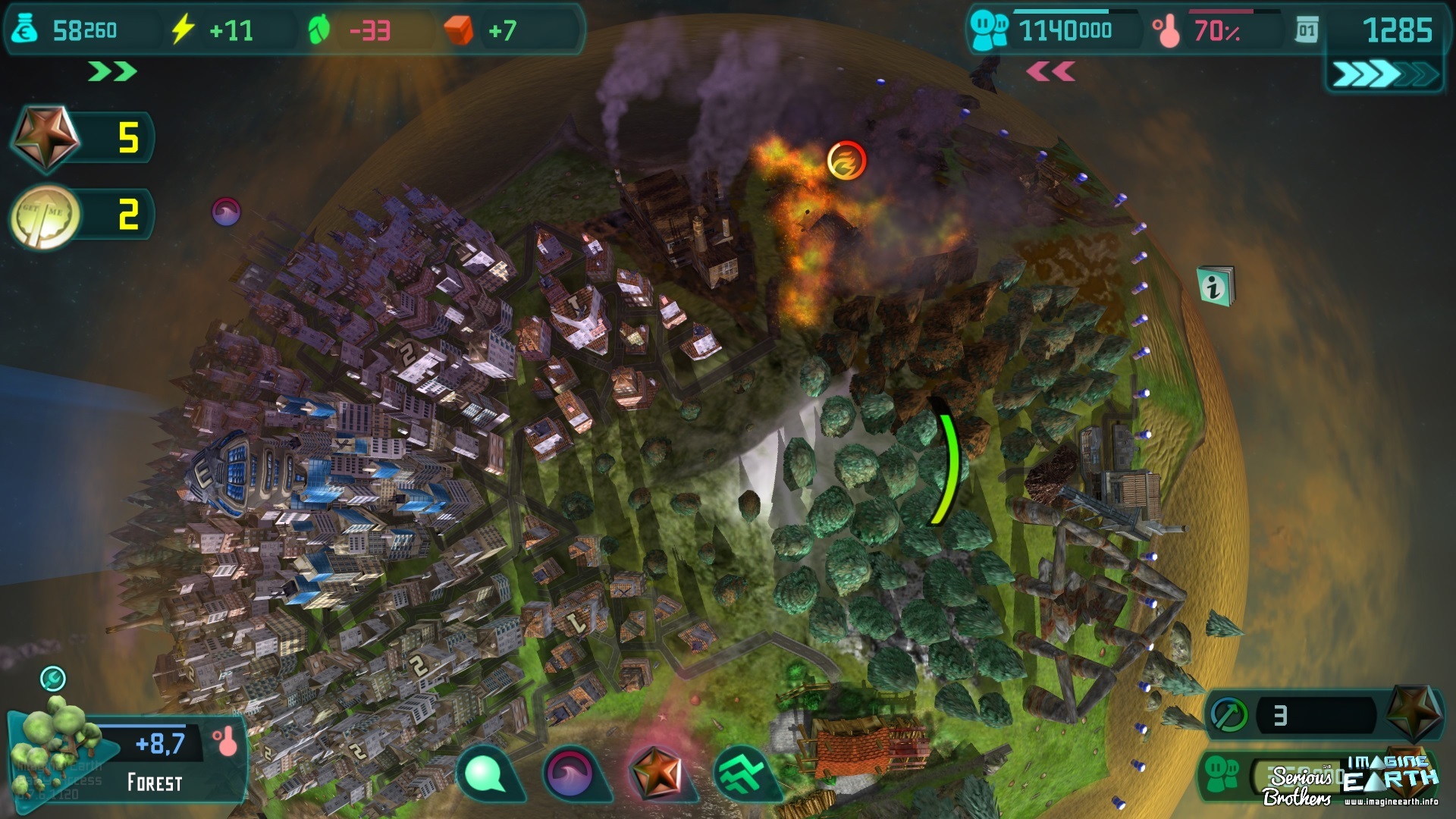The height and width of the screenshot is (819, 1456).
Task: Click the small purple wave marker
Action: click(x=226, y=212)
